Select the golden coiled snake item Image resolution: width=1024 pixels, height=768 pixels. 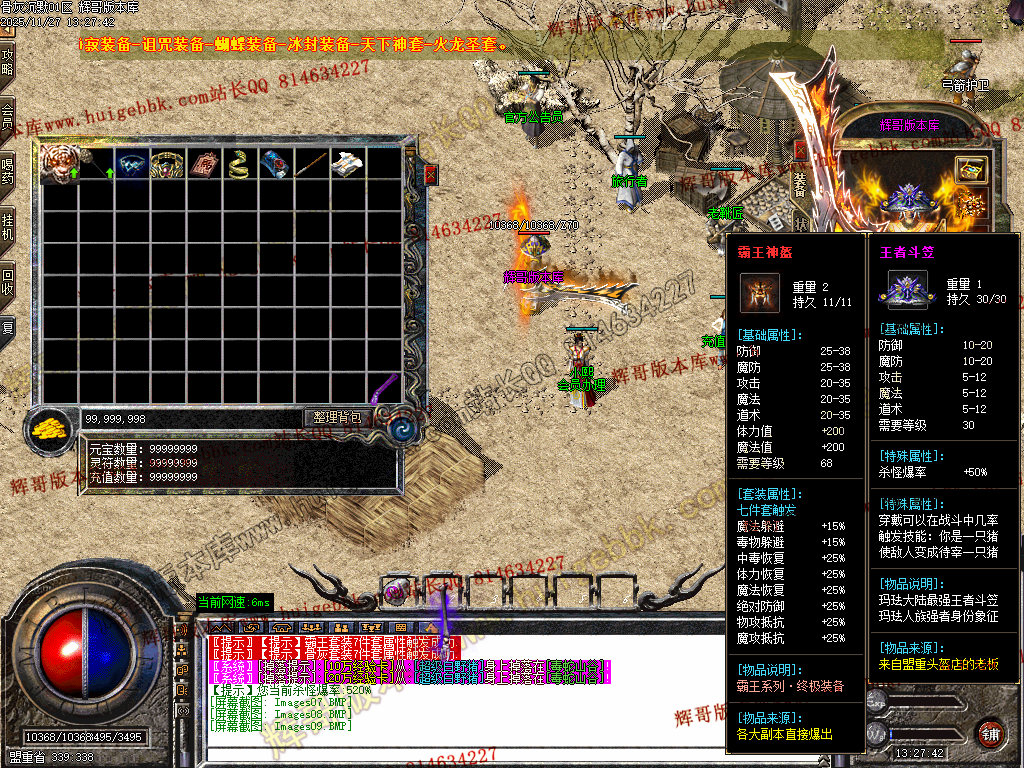238,165
